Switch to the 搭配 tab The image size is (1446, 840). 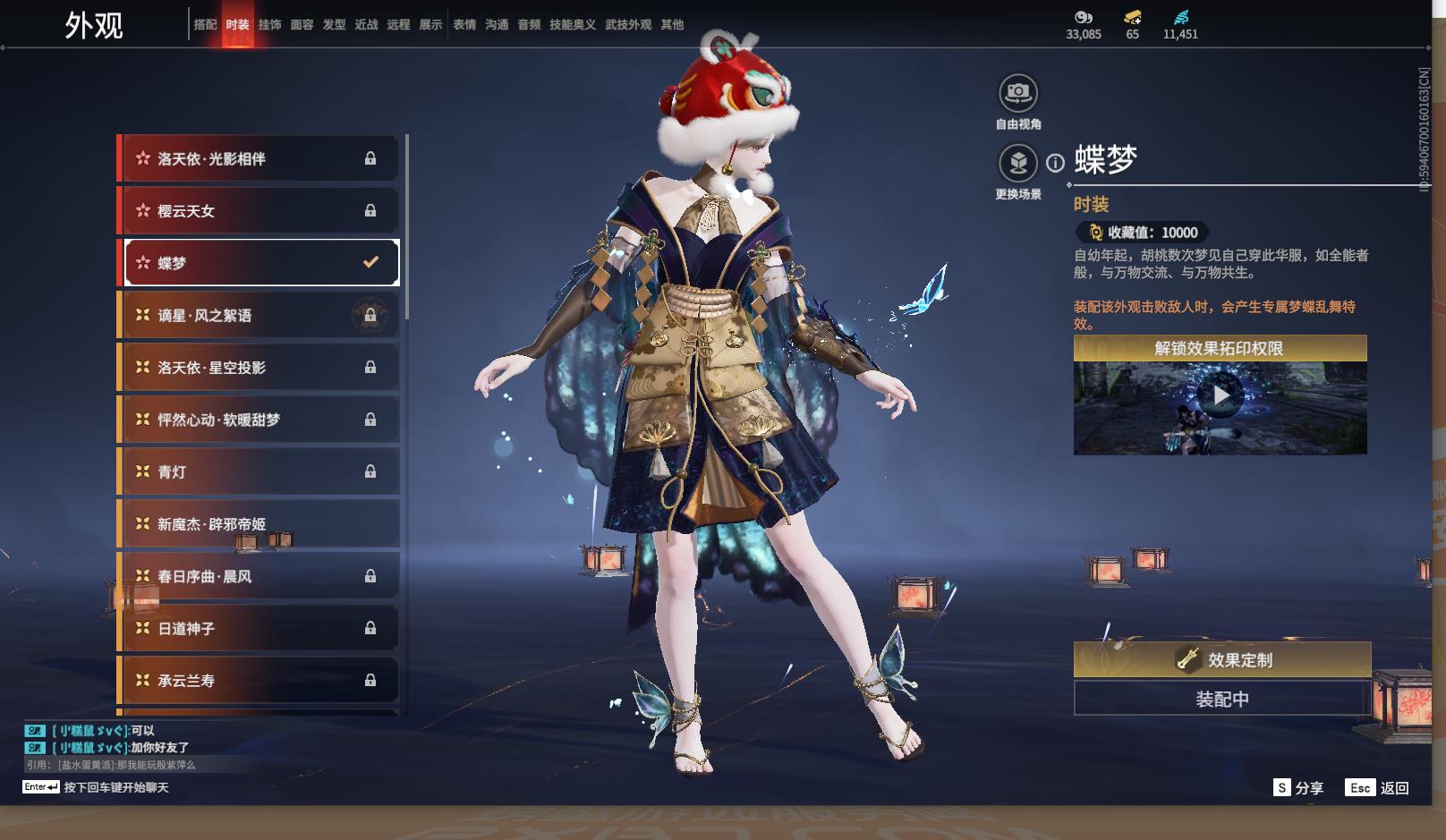205,25
